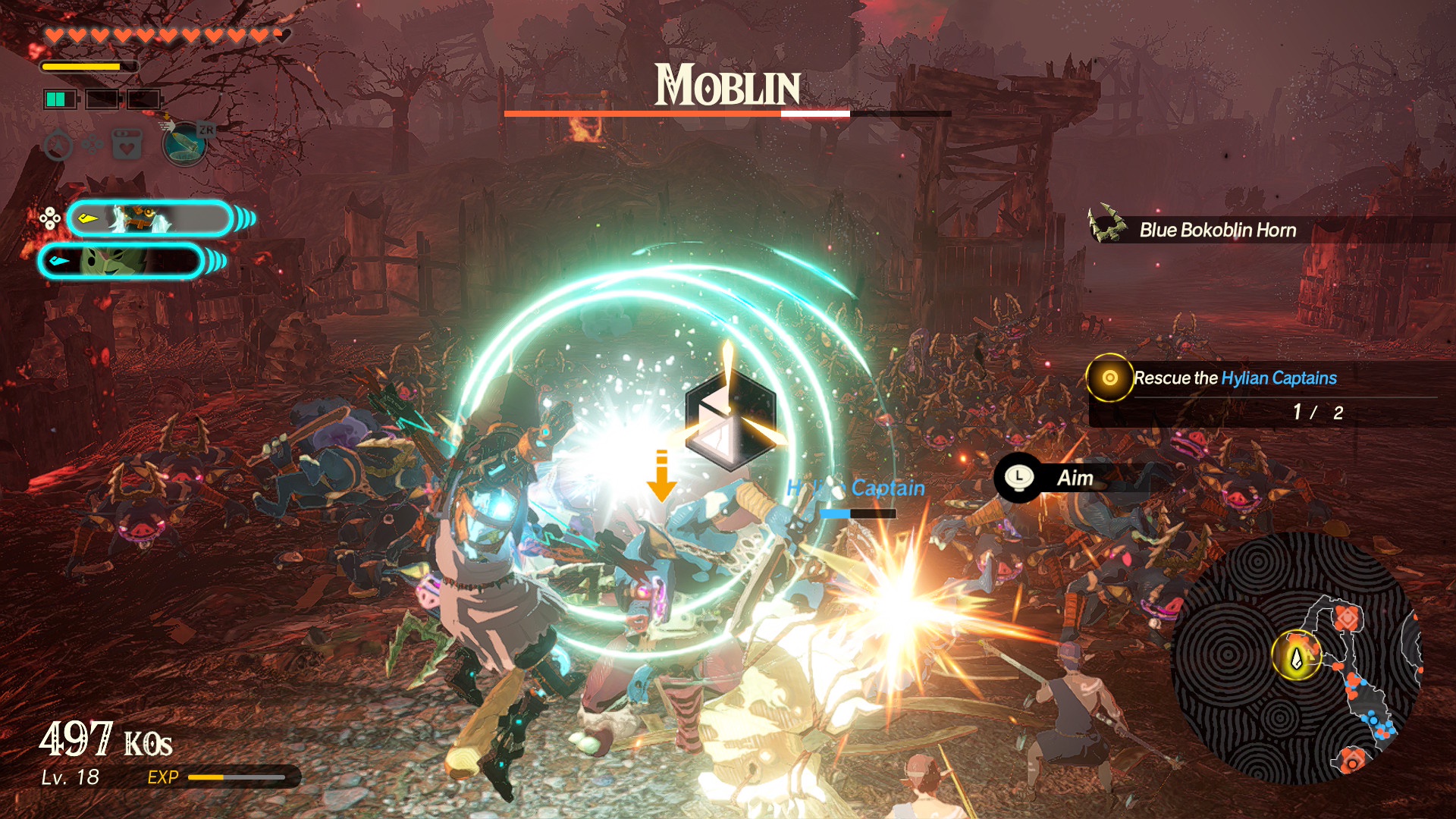
Task: Click the greyed-out compass arrow icon
Action: tap(58, 145)
